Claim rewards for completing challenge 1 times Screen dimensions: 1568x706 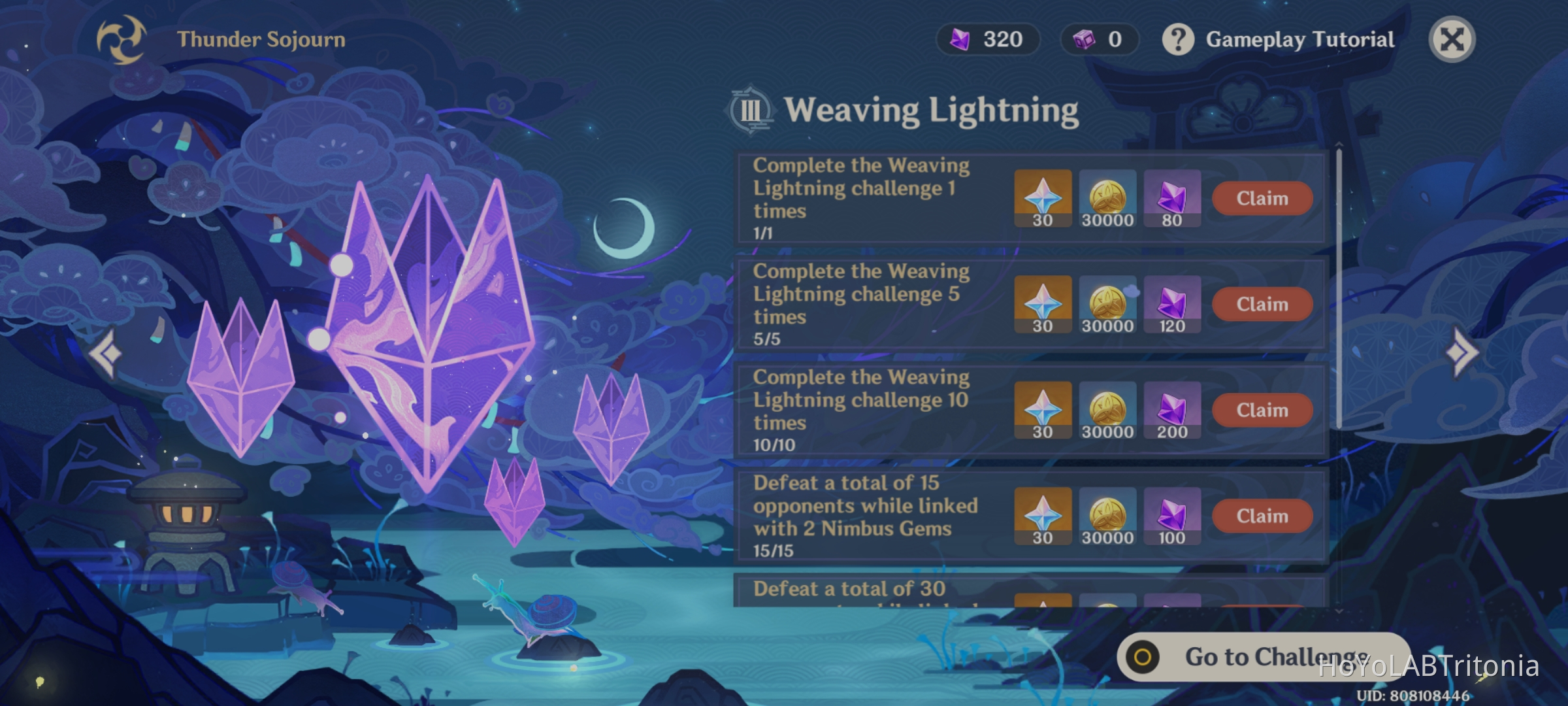click(x=1262, y=198)
